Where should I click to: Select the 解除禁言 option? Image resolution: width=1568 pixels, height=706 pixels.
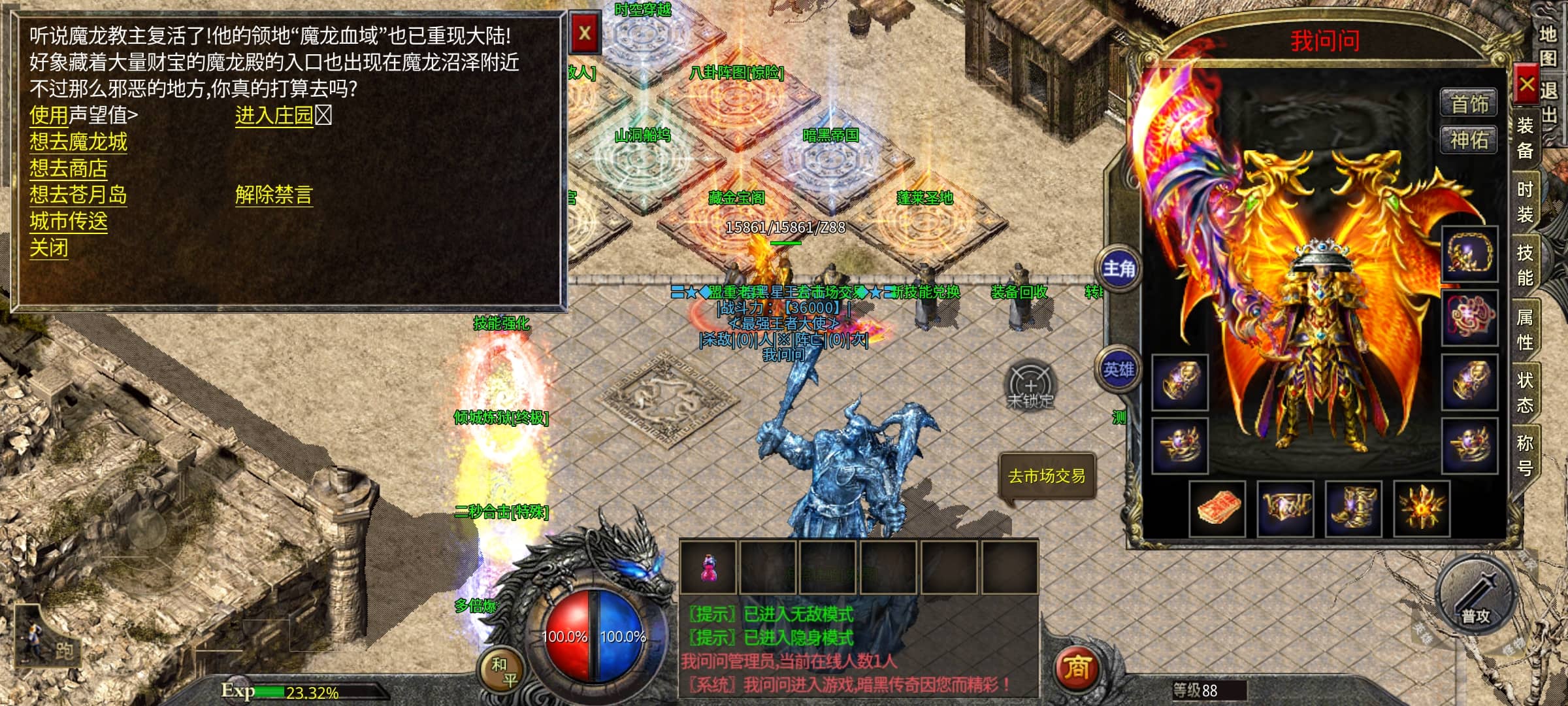point(274,195)
